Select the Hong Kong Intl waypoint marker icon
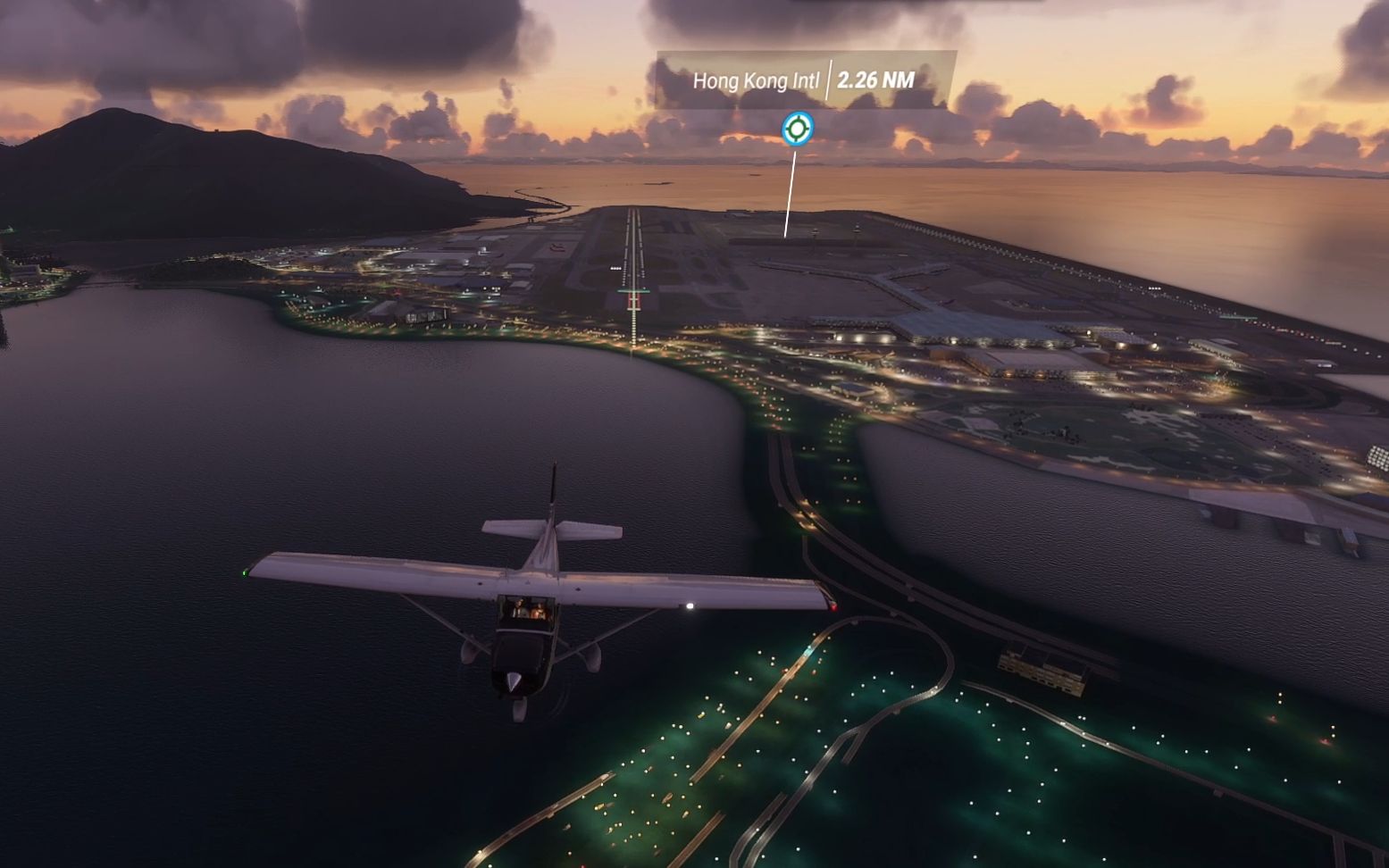 point(797,129)
